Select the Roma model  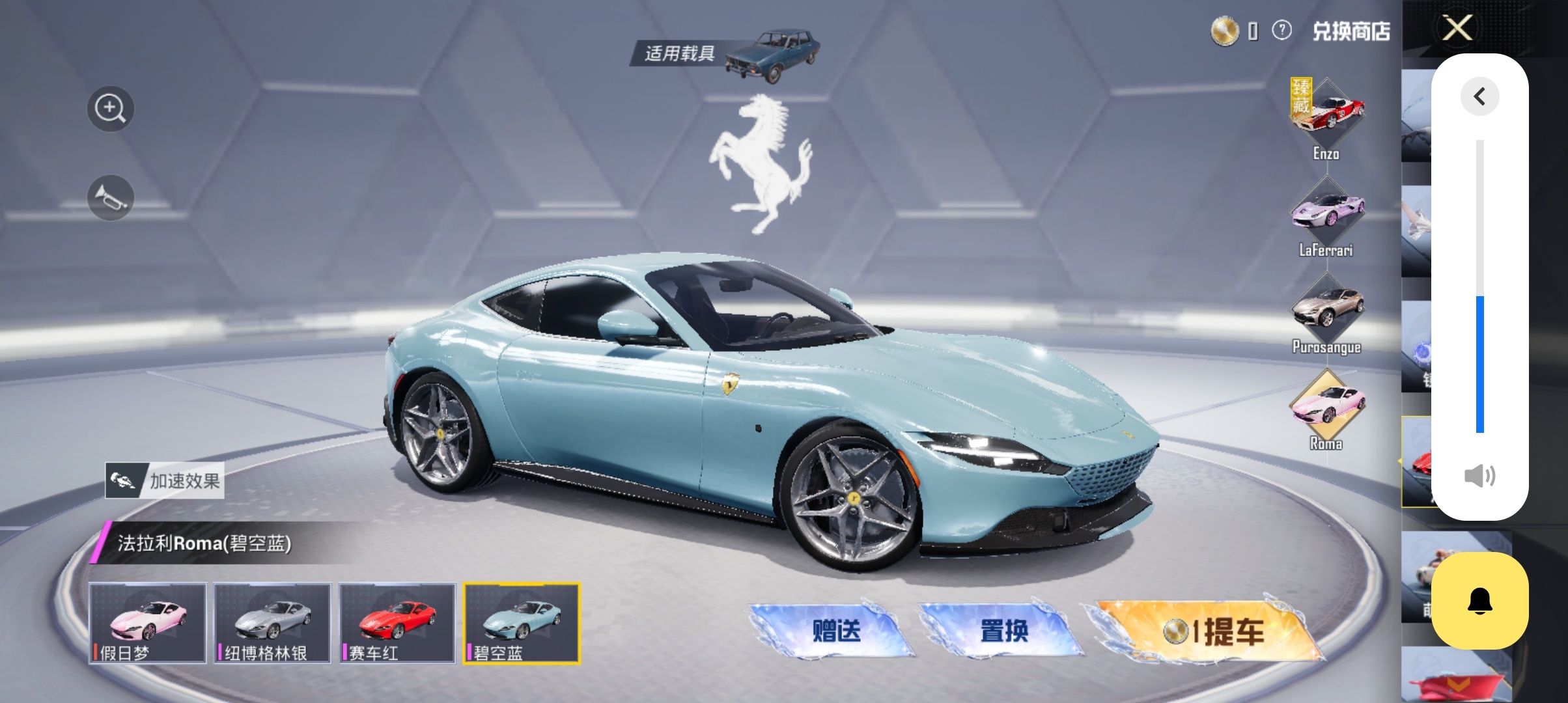pyautogui.click(x=1326, y=407)
